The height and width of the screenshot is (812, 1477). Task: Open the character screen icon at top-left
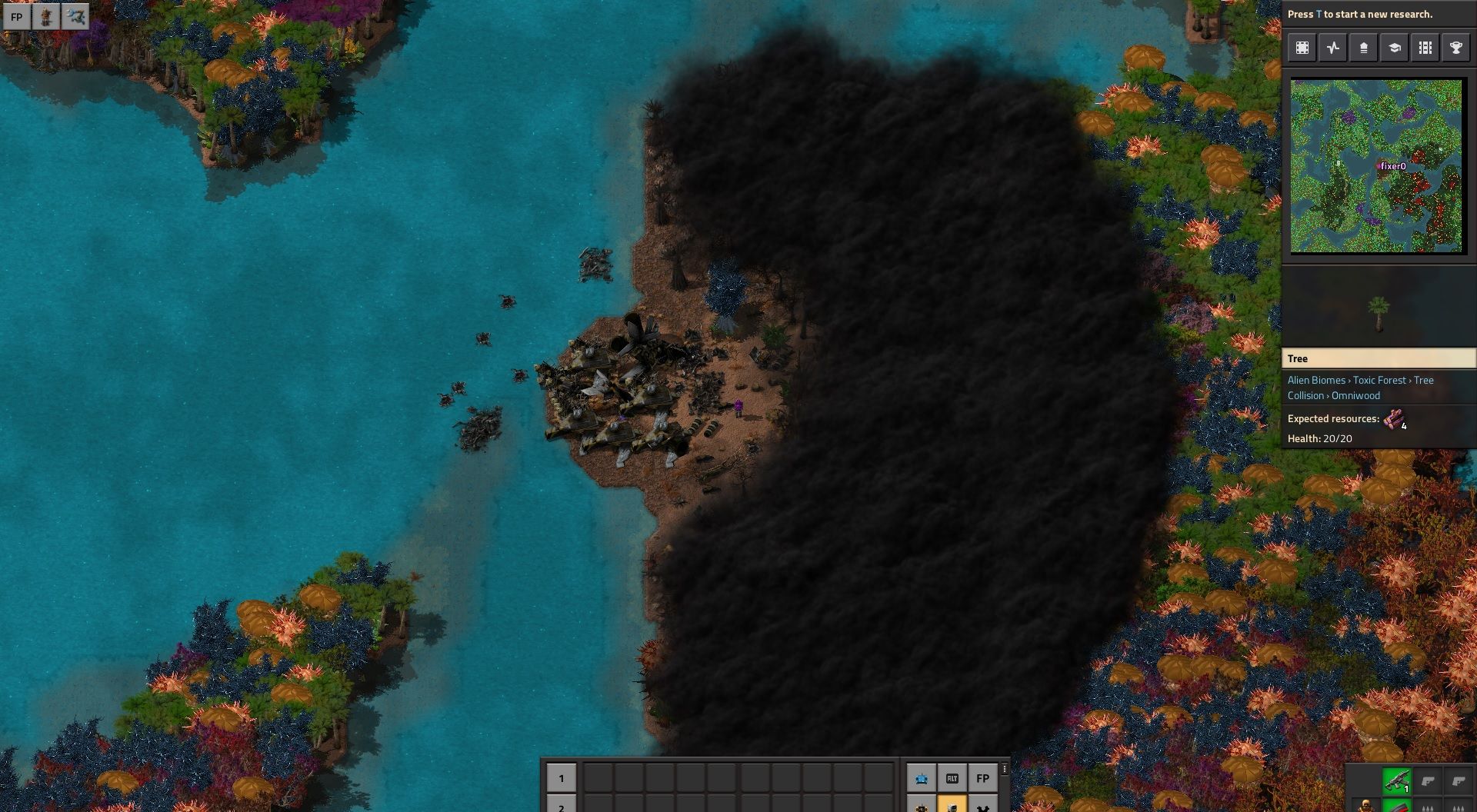click(46, 16)
